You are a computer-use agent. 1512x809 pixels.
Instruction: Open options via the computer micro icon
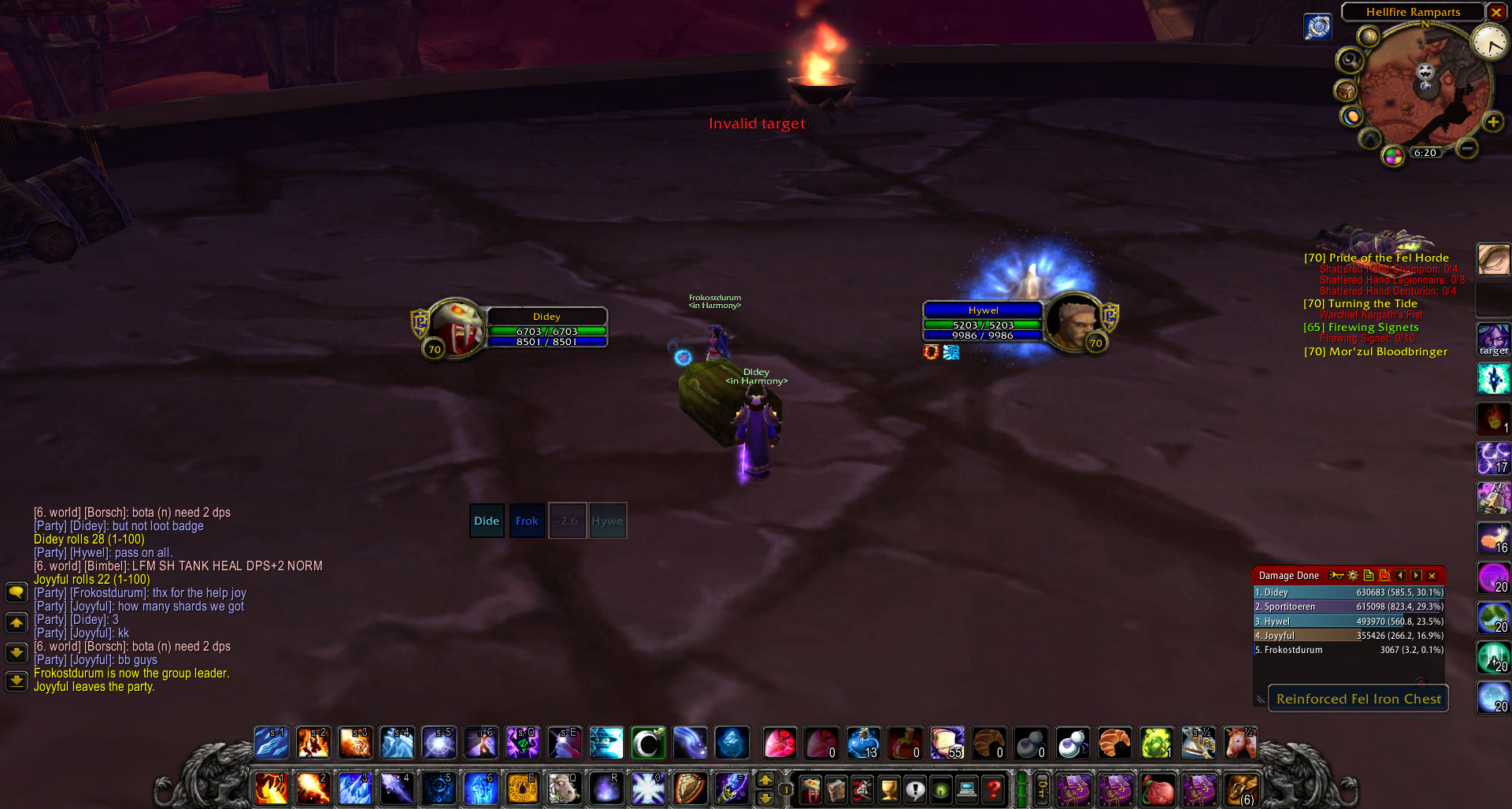tap(967, 789)
